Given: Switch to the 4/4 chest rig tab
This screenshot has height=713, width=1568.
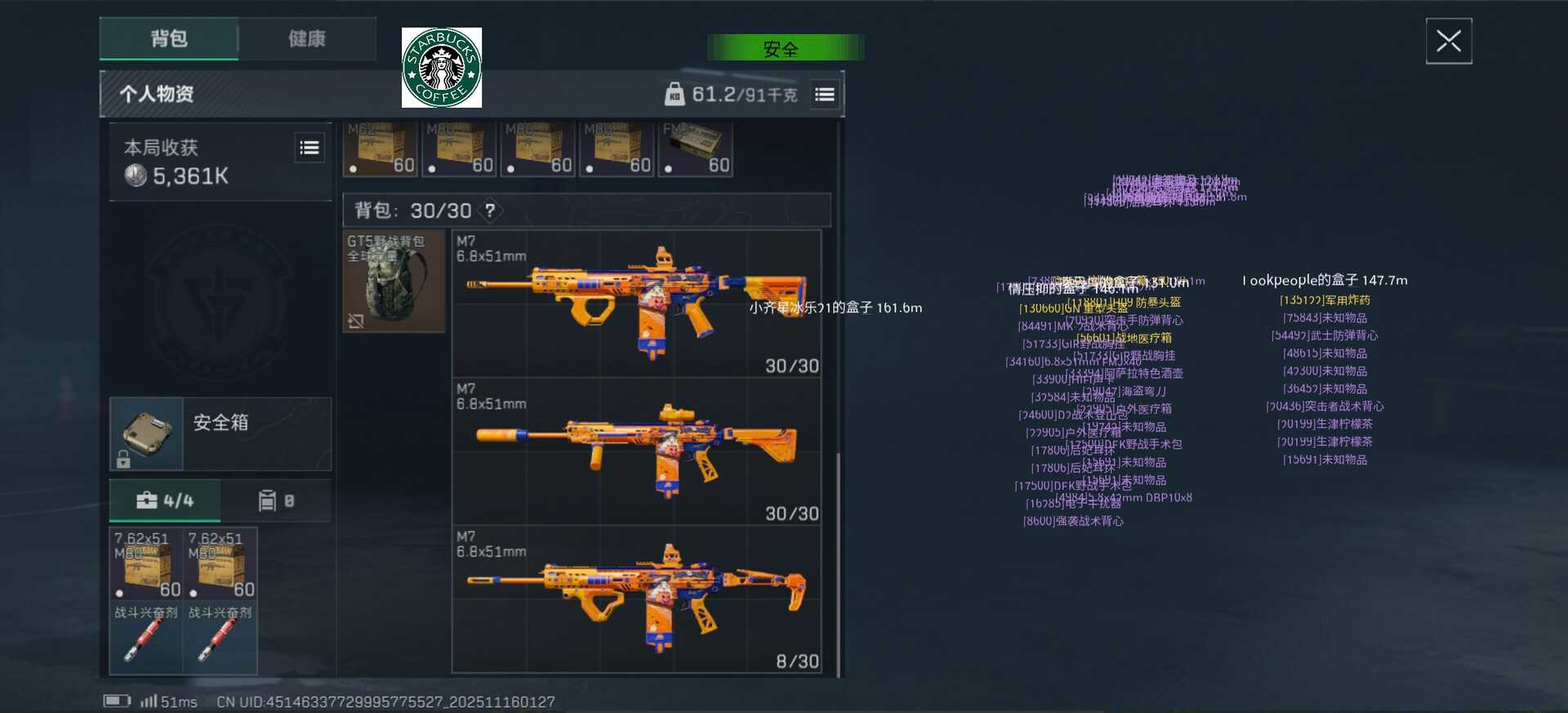Looking at the screenshot, I should pyautogui.click(x=165, y=501).
